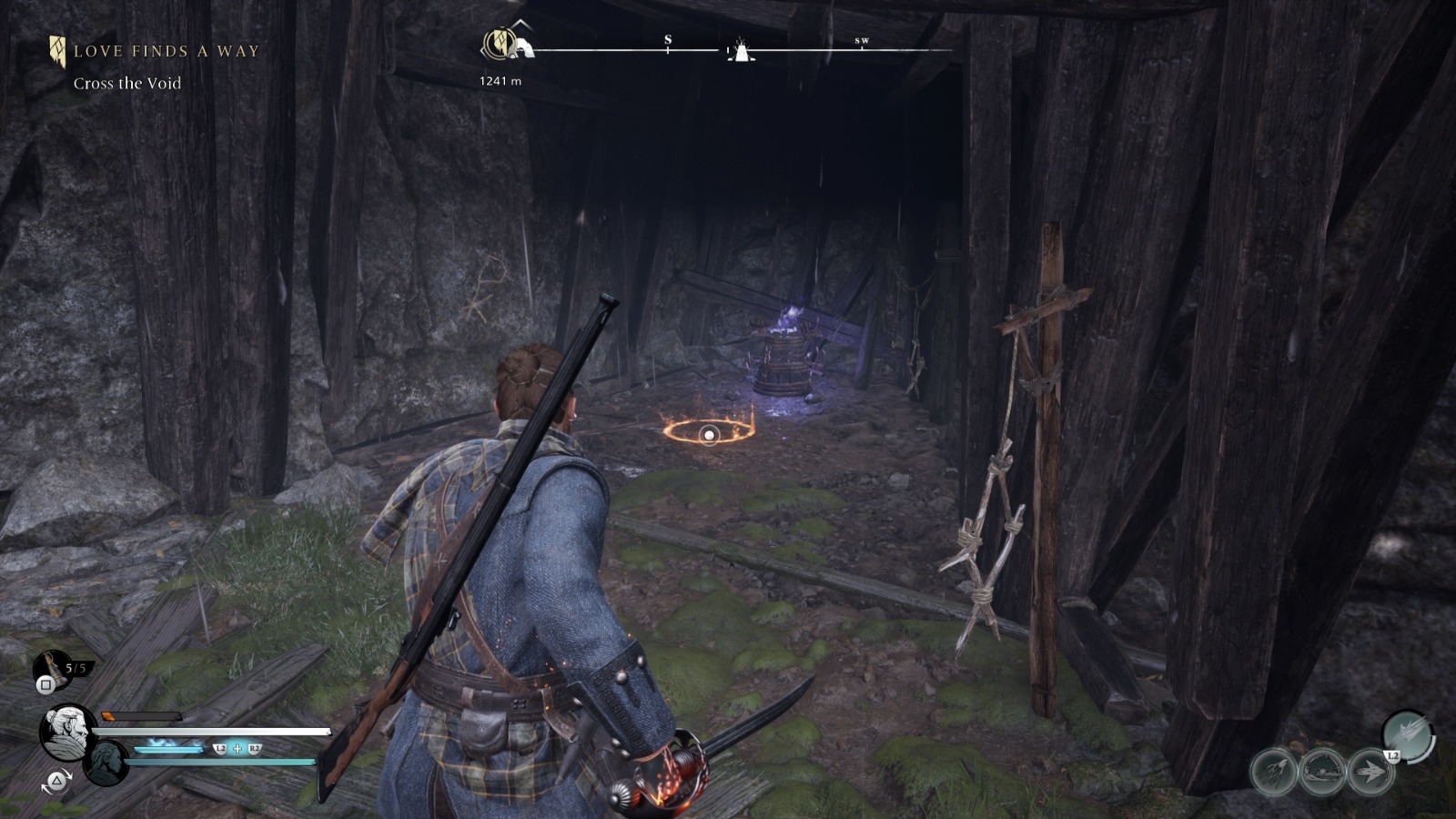Select the S marker on the compass bar
The width and height of the screenshot is (1456, 819).
pos(669,39)
